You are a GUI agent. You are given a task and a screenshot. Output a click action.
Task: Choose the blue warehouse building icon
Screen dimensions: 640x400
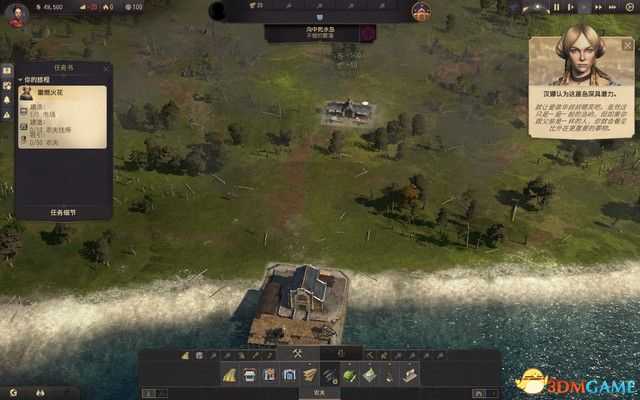290,375
